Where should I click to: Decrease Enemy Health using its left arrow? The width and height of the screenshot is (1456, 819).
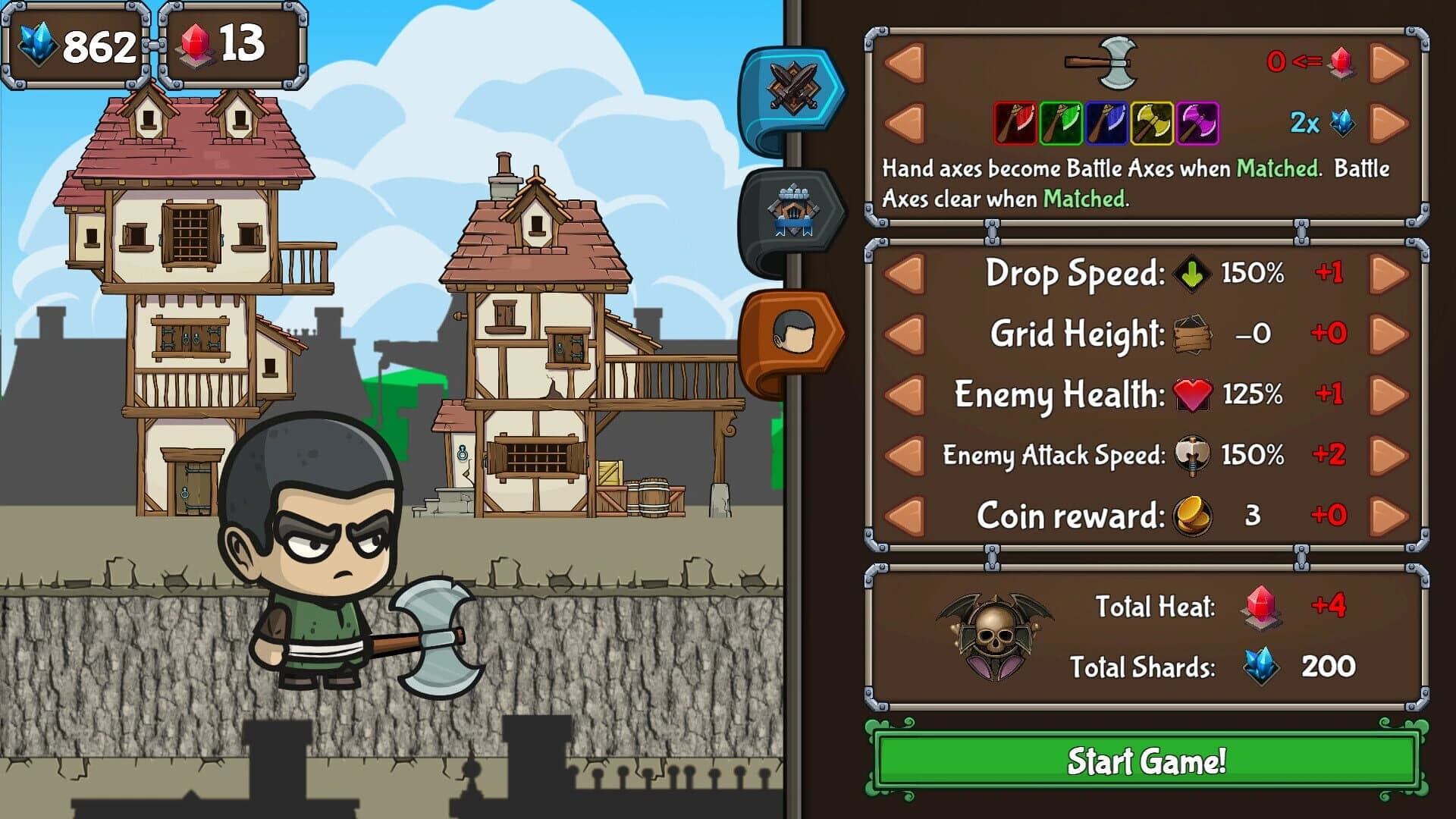point(904,395)
